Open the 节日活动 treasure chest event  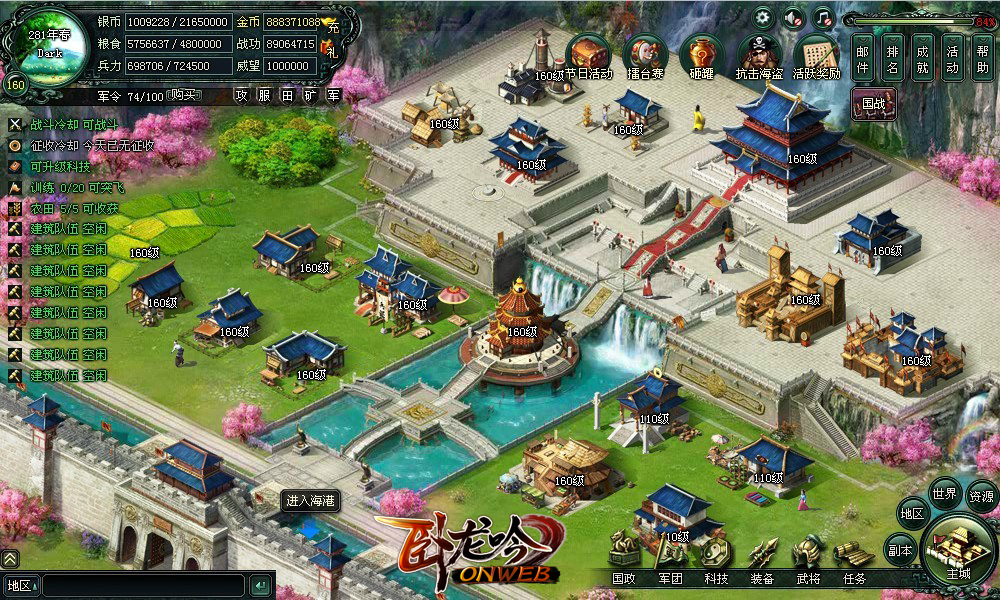(x=588, y=55)
